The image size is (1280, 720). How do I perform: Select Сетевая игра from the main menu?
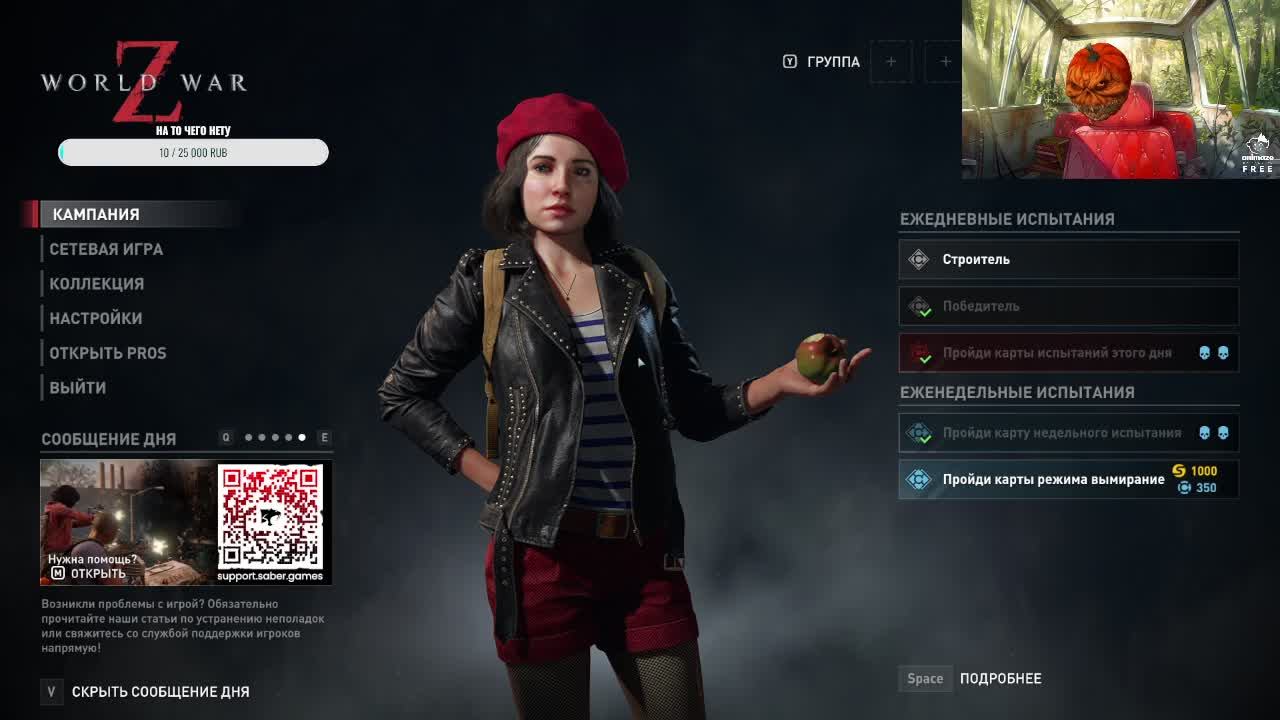pyautogui.click(x=106, y=249)
